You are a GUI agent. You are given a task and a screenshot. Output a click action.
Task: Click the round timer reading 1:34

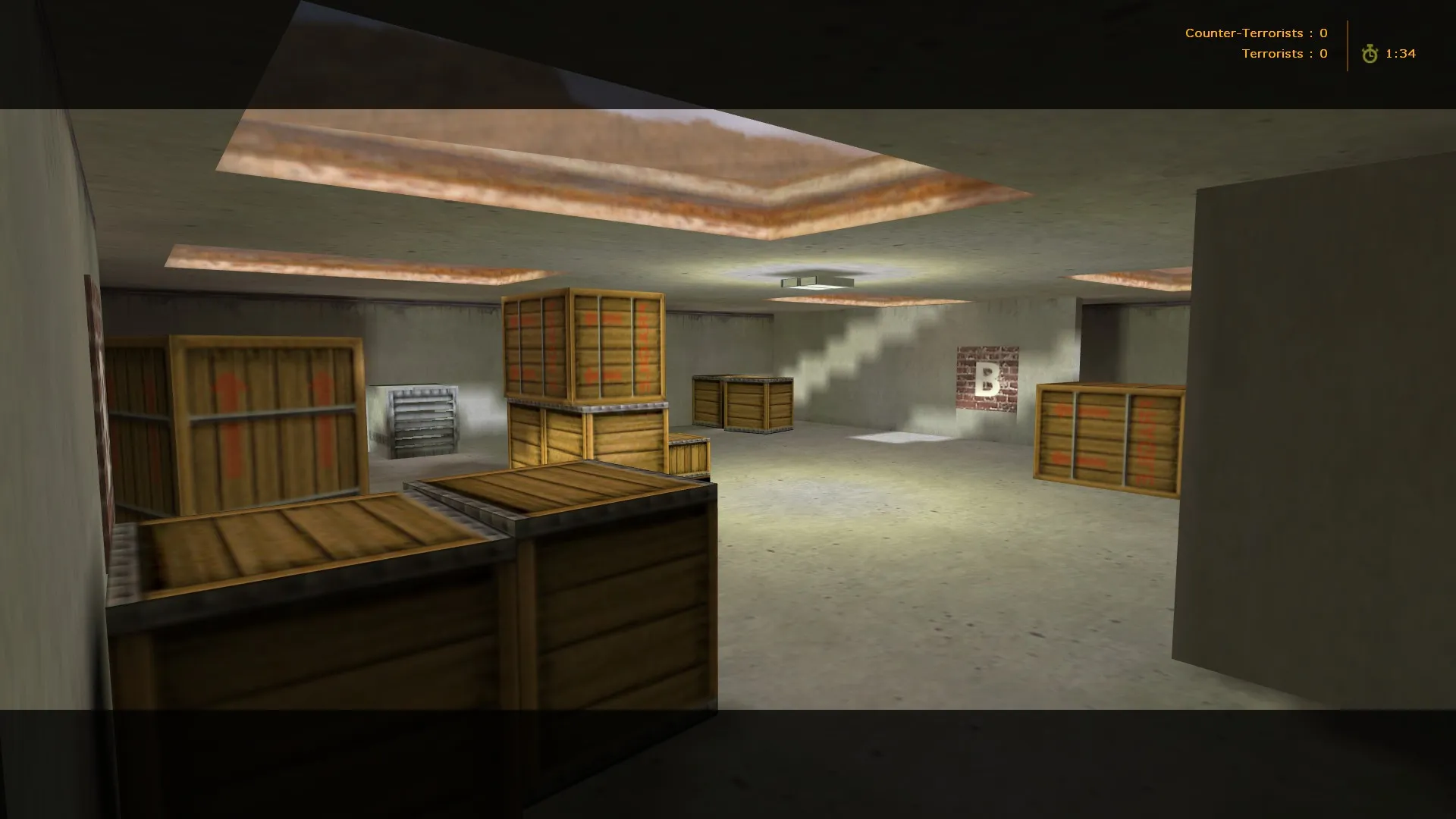coord(1401,53)
